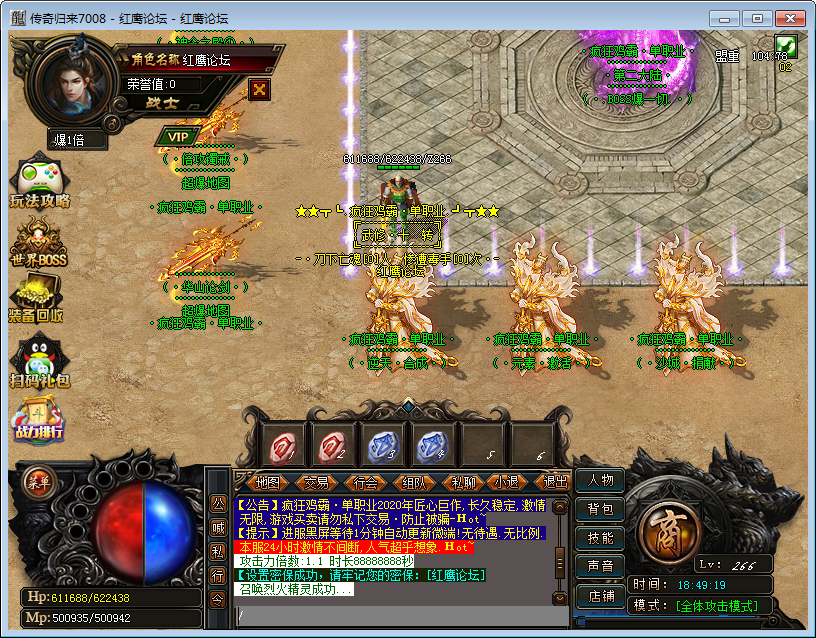The width and height of the screenshot is (816, 638).
Task: Click the green VIP button
Action: [x=177, y=136]
